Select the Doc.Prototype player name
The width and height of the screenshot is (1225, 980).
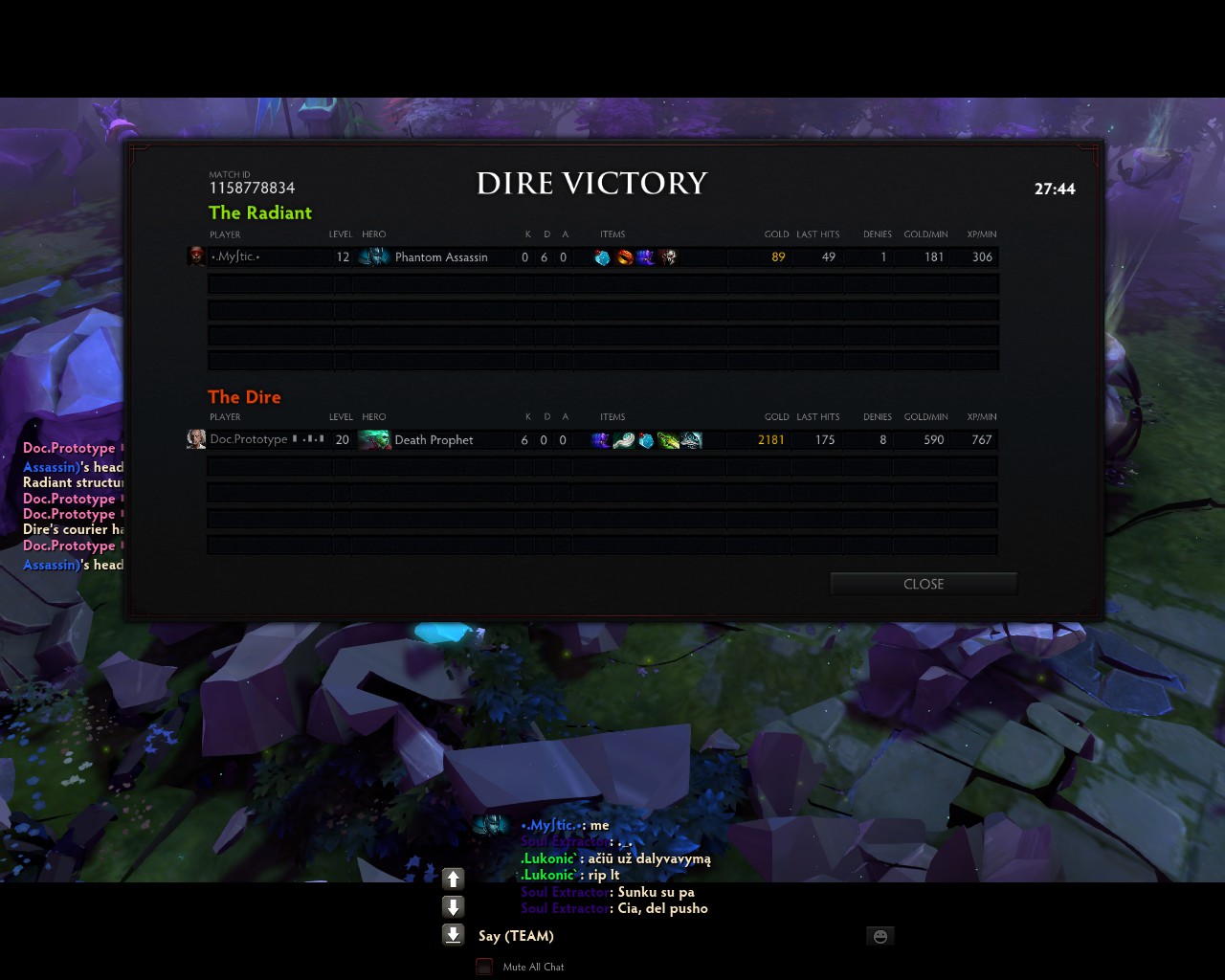249,439
